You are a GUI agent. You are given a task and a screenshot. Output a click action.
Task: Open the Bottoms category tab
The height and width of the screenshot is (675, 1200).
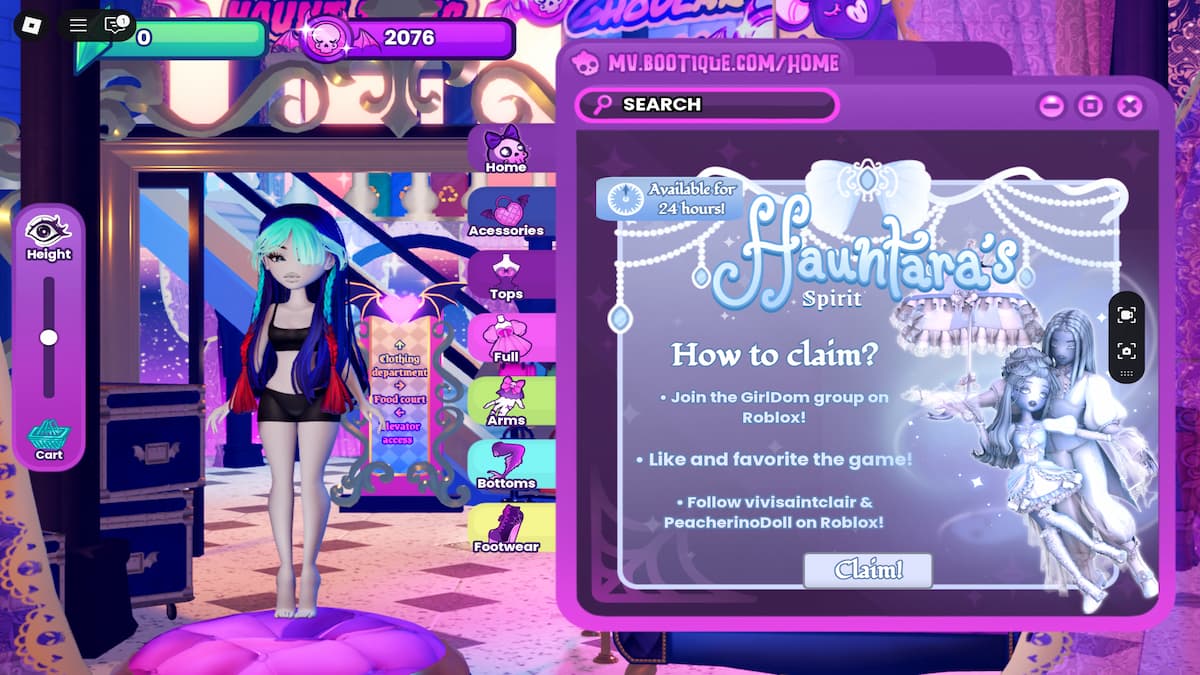[x=506, y=467]
